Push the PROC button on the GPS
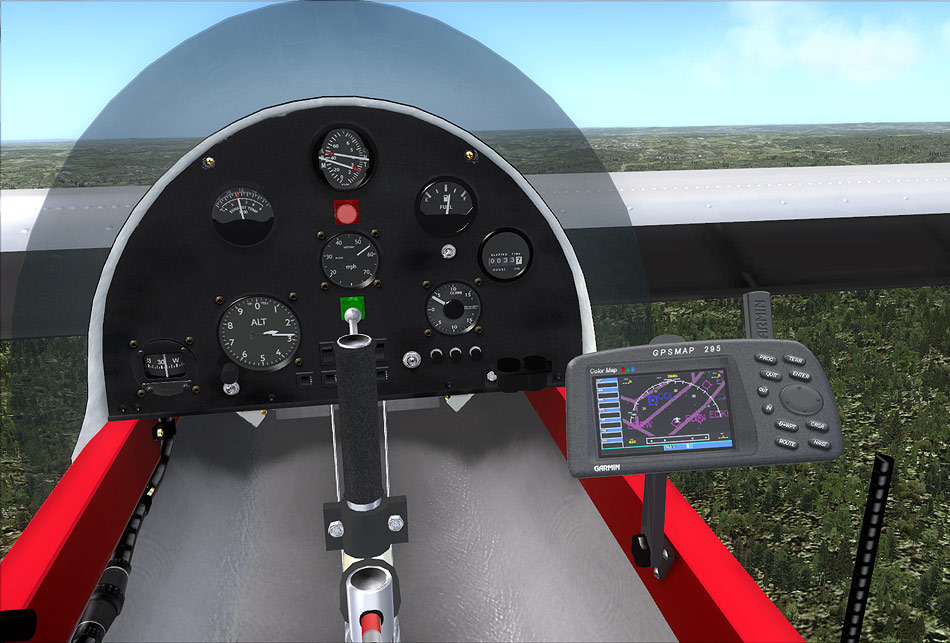The width and height of the screenshot is (950, 643). tap(766, 358)
